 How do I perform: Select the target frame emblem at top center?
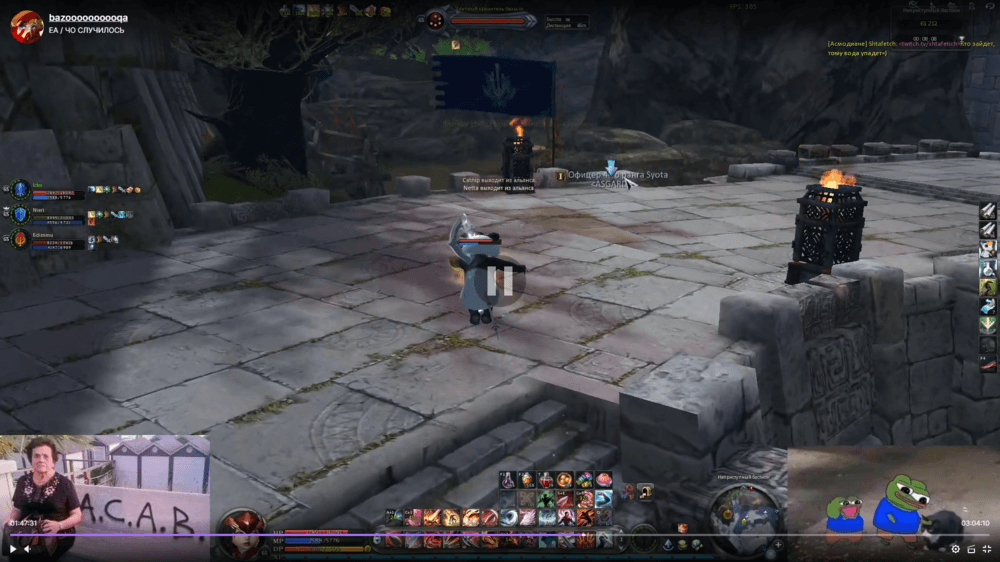pos(436,19)
